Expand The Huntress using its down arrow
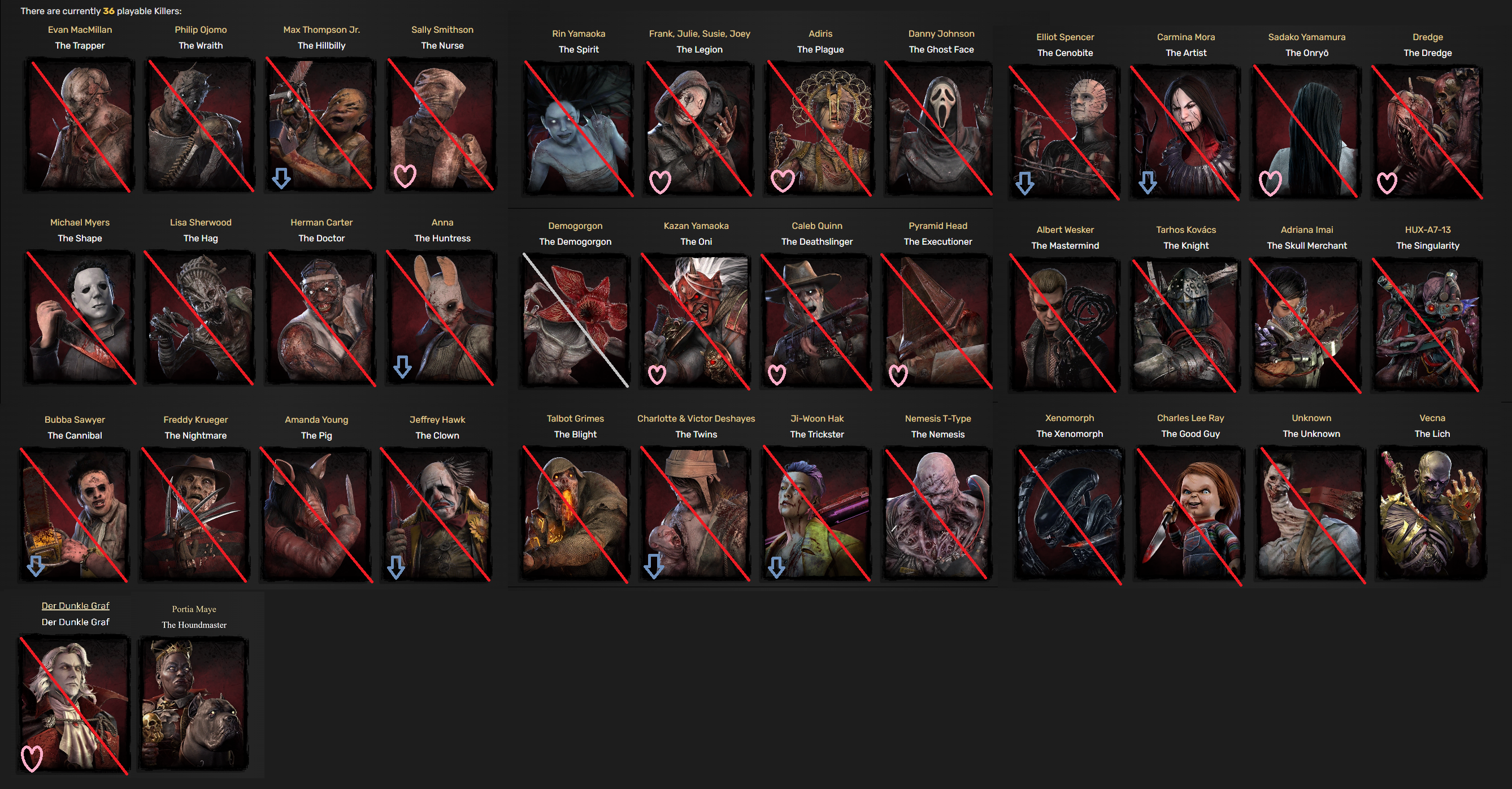1512x789 pixels. [404, 367]
